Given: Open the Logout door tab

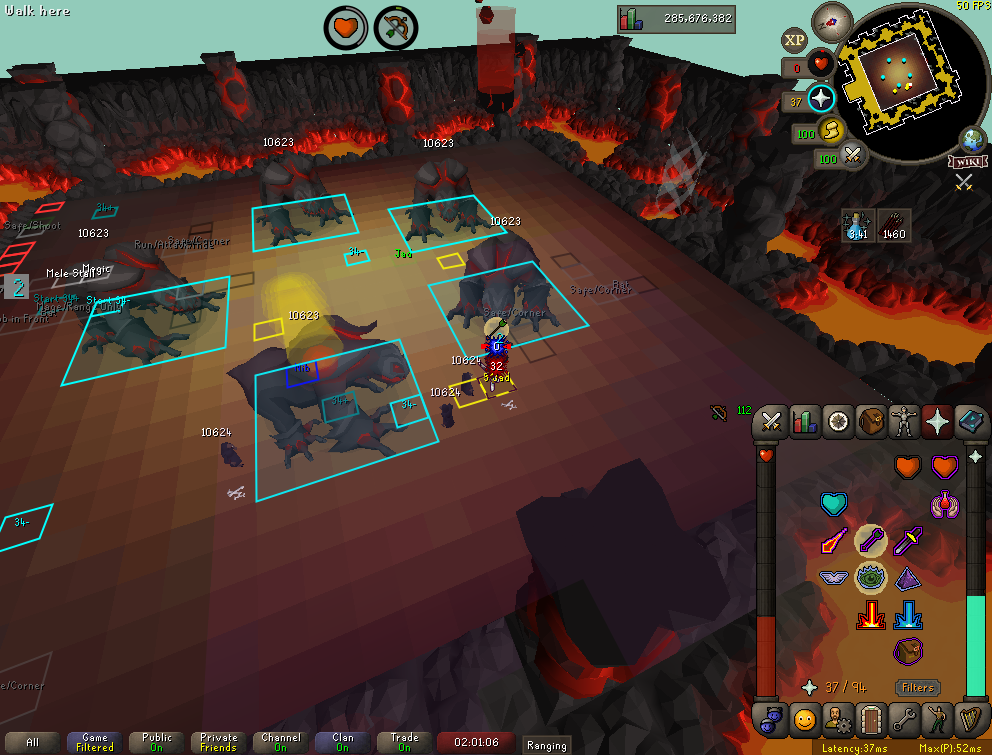Looking at the screenshot, I should (871, 718).
